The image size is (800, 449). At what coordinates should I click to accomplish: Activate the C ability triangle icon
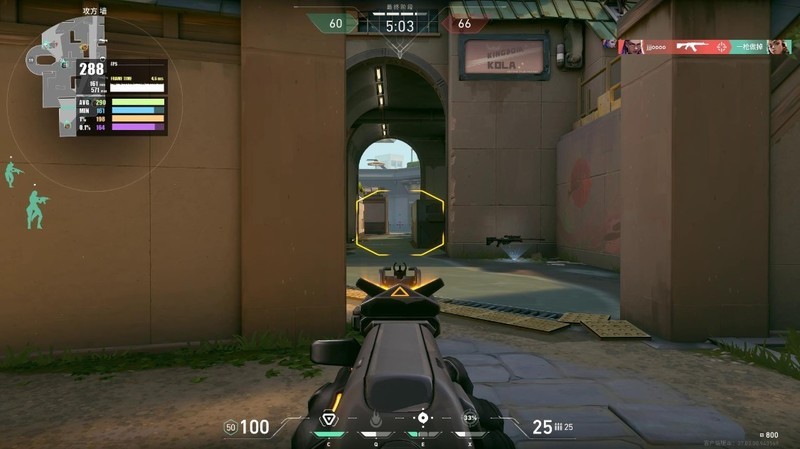click(x=328, y=419)
